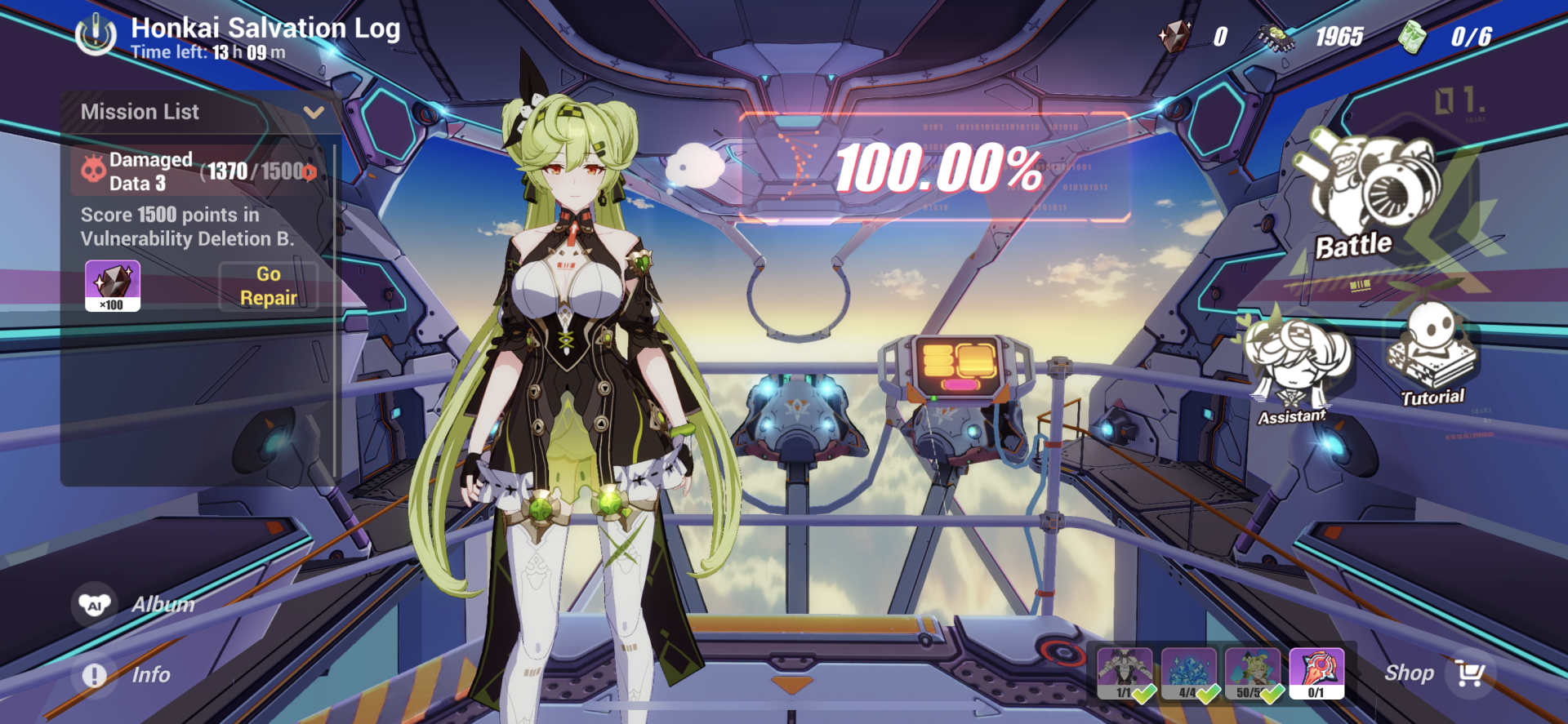Open the Shop menu item
This screenshot has width=1568, height=724.
(x=1409, y=673)
